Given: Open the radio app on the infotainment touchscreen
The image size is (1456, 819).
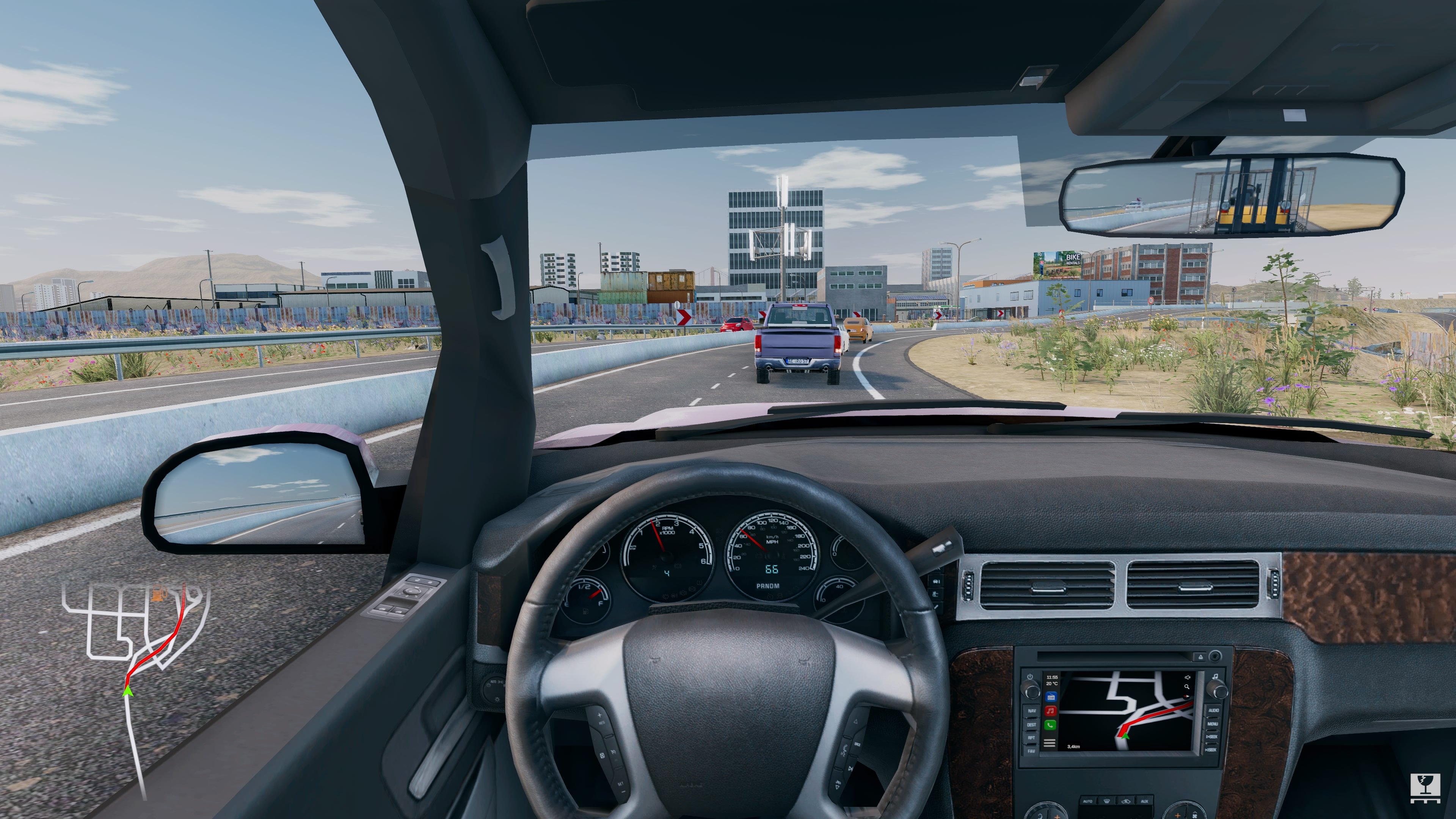Looking at the screenshot, I should click(x=1052, y=697).
